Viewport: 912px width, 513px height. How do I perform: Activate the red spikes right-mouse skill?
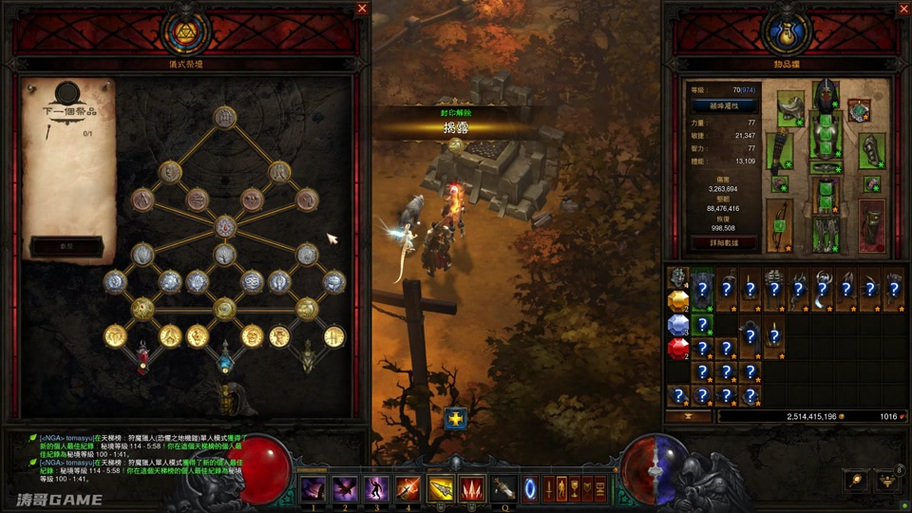[472, 489]
